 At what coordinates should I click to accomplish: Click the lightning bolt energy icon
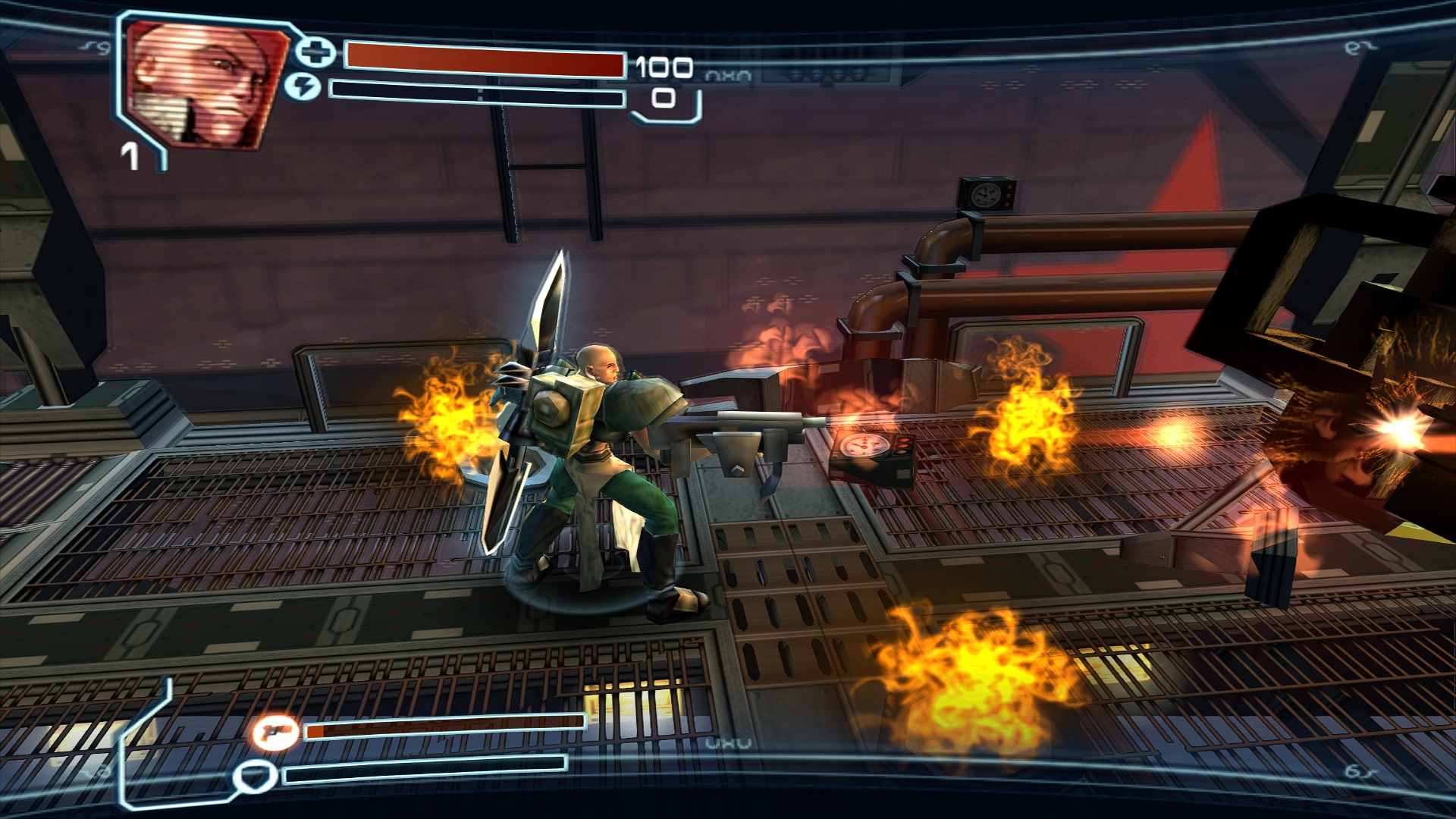[303, 87]
